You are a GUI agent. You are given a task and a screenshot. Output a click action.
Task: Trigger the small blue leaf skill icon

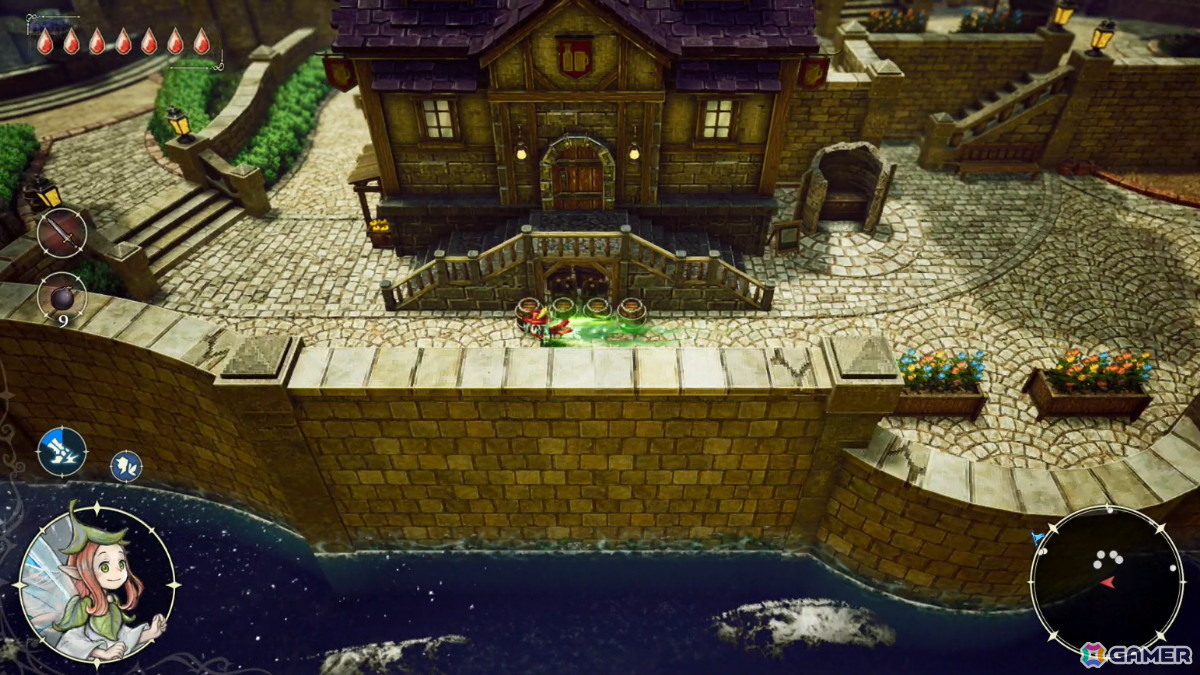tap(126, 465)
